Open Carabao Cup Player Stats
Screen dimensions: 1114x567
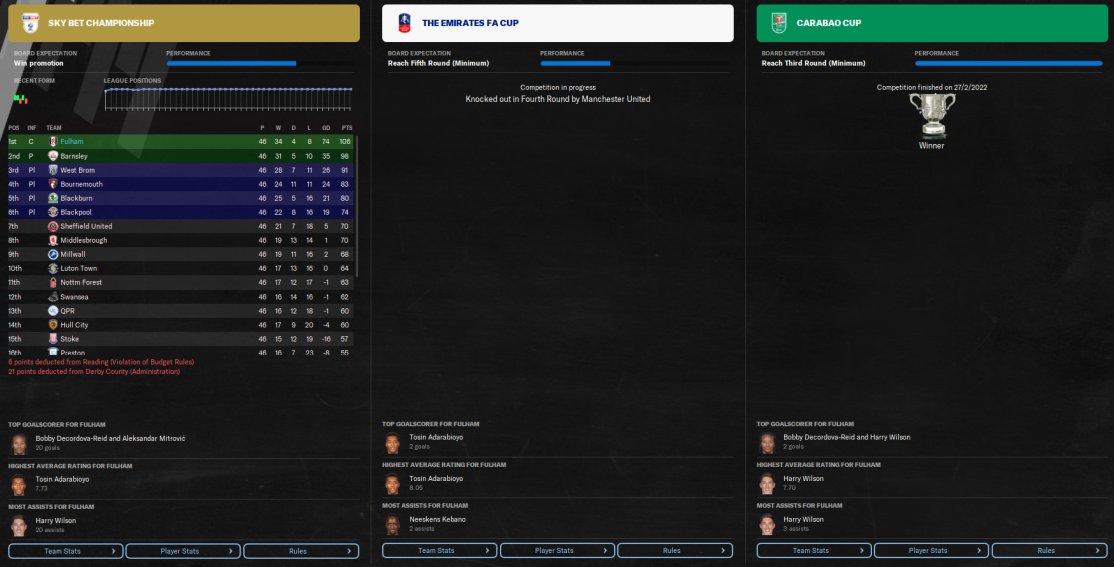931,550
